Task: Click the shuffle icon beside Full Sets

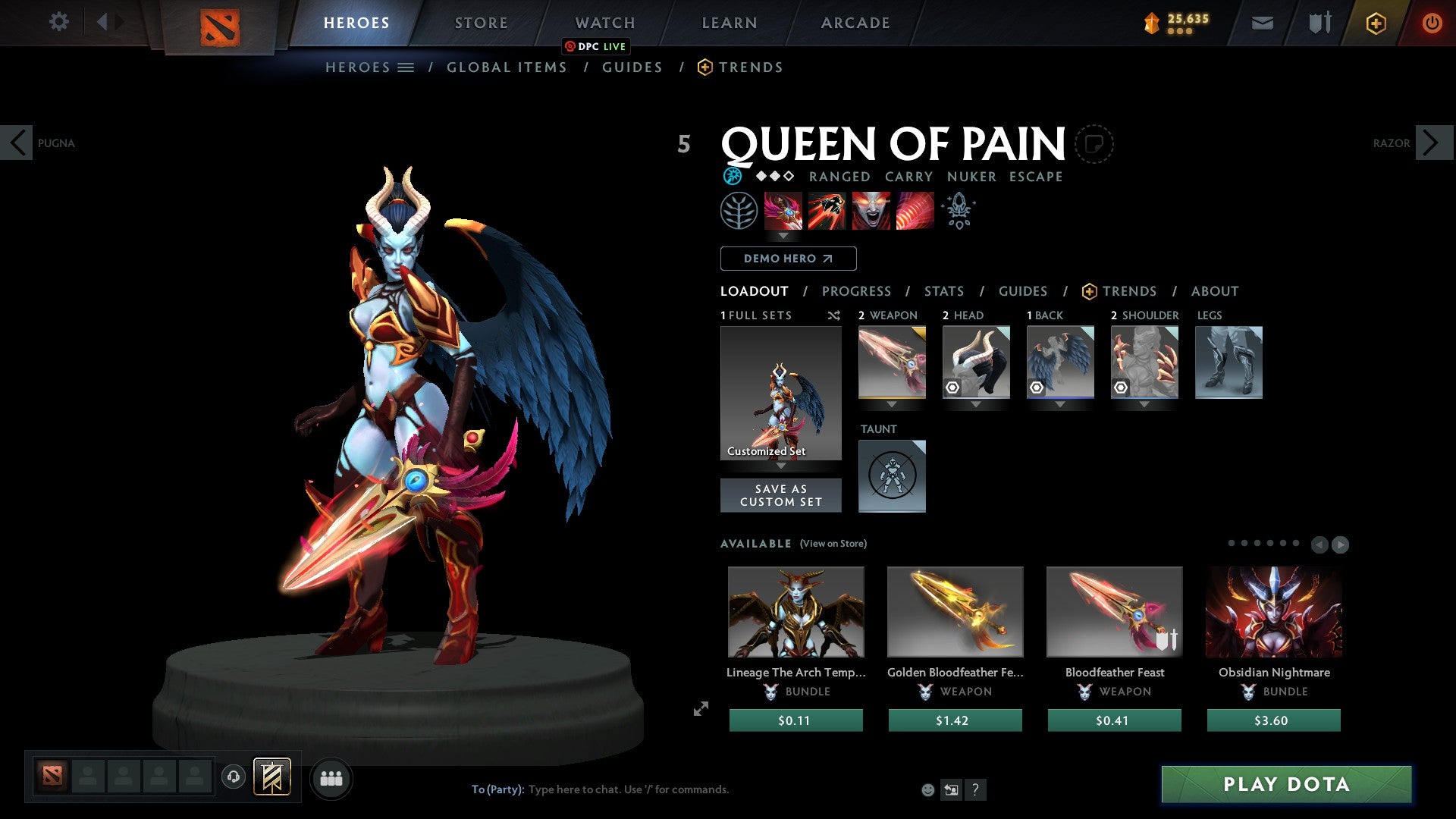Action: point(833,315)
